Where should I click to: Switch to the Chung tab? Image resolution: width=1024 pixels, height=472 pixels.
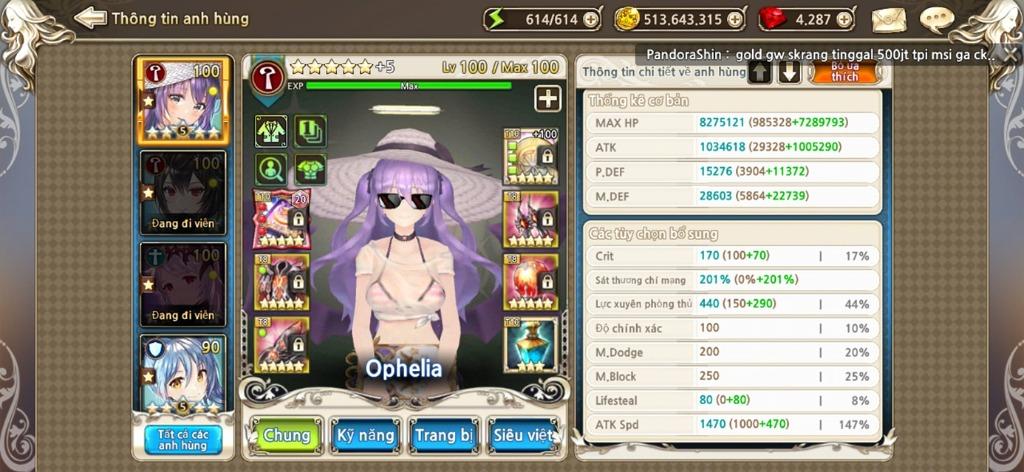click(287, 436)
